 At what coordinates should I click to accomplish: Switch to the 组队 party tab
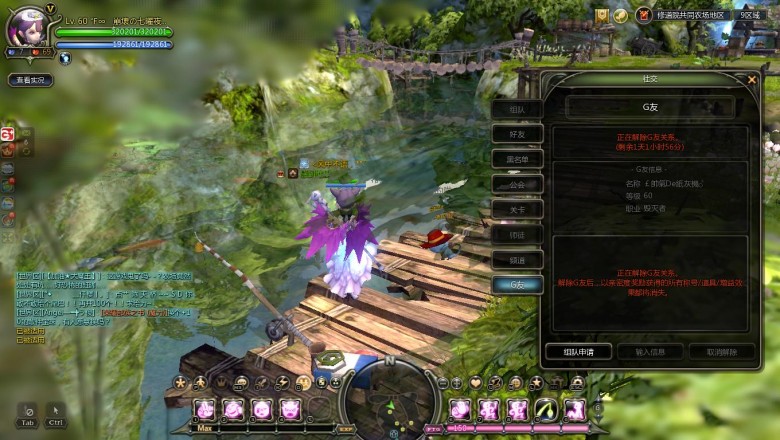(517, 108)
